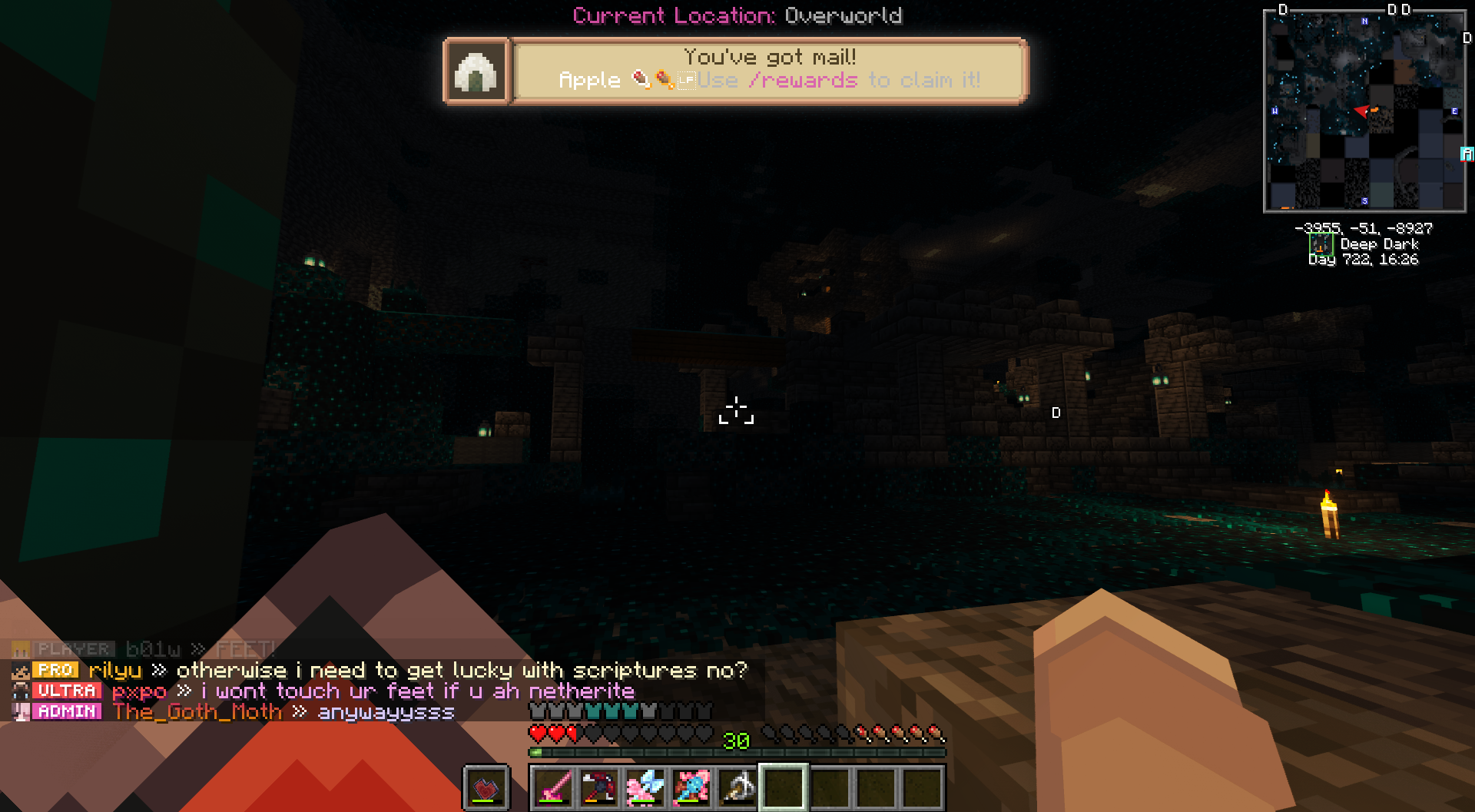Screen dimensions: 1475x812
Task: Click rilyu's chat message about scriptures
Action: (461, 671)
